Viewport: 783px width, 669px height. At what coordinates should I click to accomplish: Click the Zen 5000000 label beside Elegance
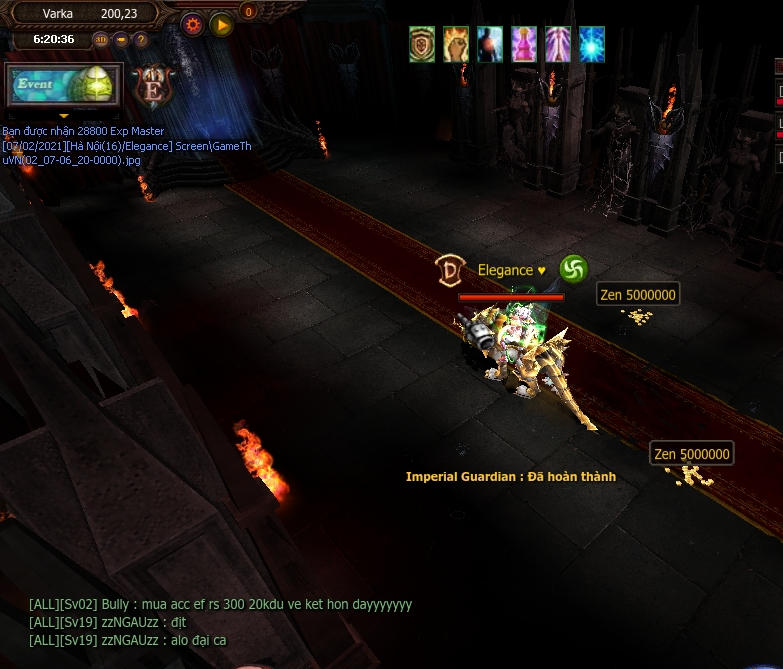click(x=638, y=294)
